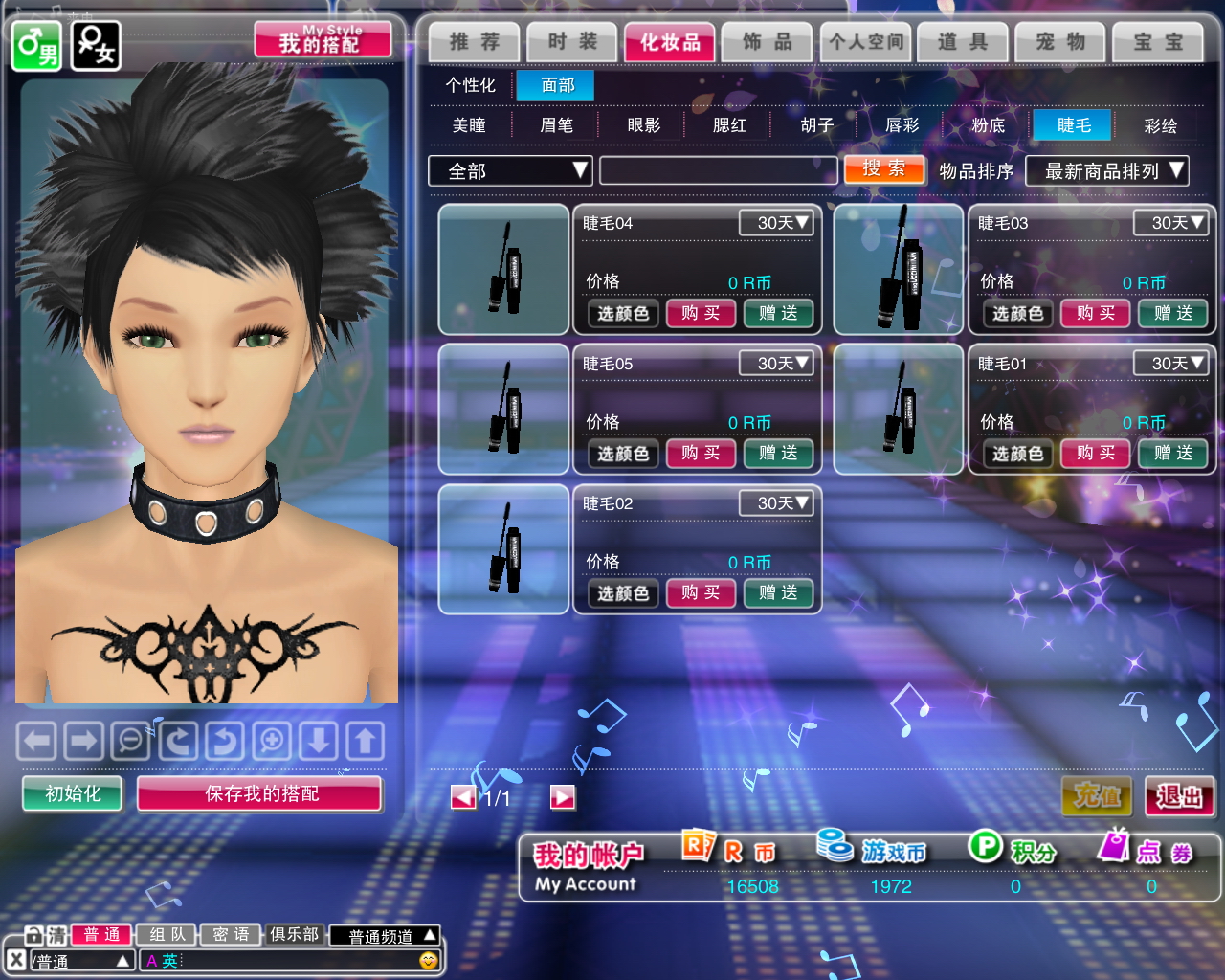Image resolution: width=1225 pixels, height=980 pixels.
Task: Go to the next shop page arrow
Action: [563, 797]
